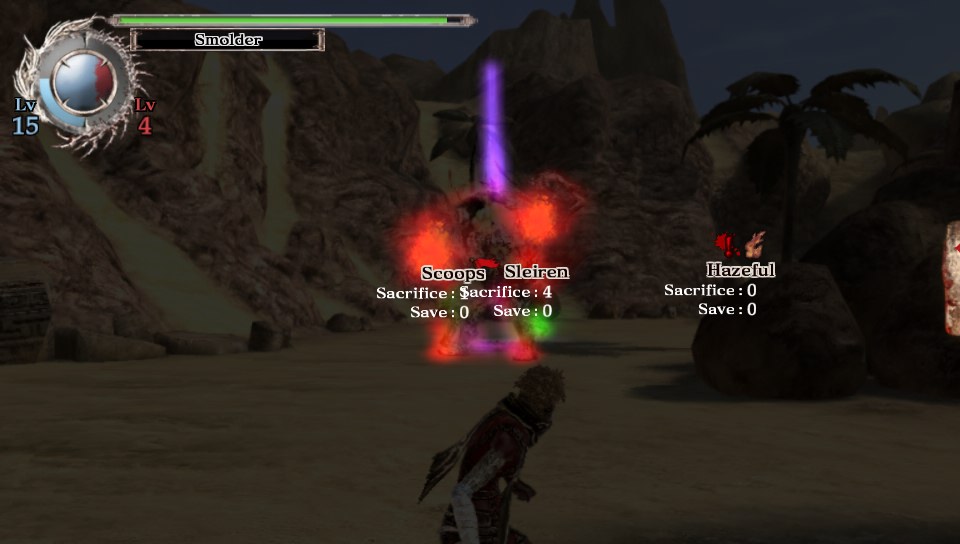The width and height of the screenshot is (960, 544).
Task: Select the Smolder target nameplate
Action: coord(228,40)
